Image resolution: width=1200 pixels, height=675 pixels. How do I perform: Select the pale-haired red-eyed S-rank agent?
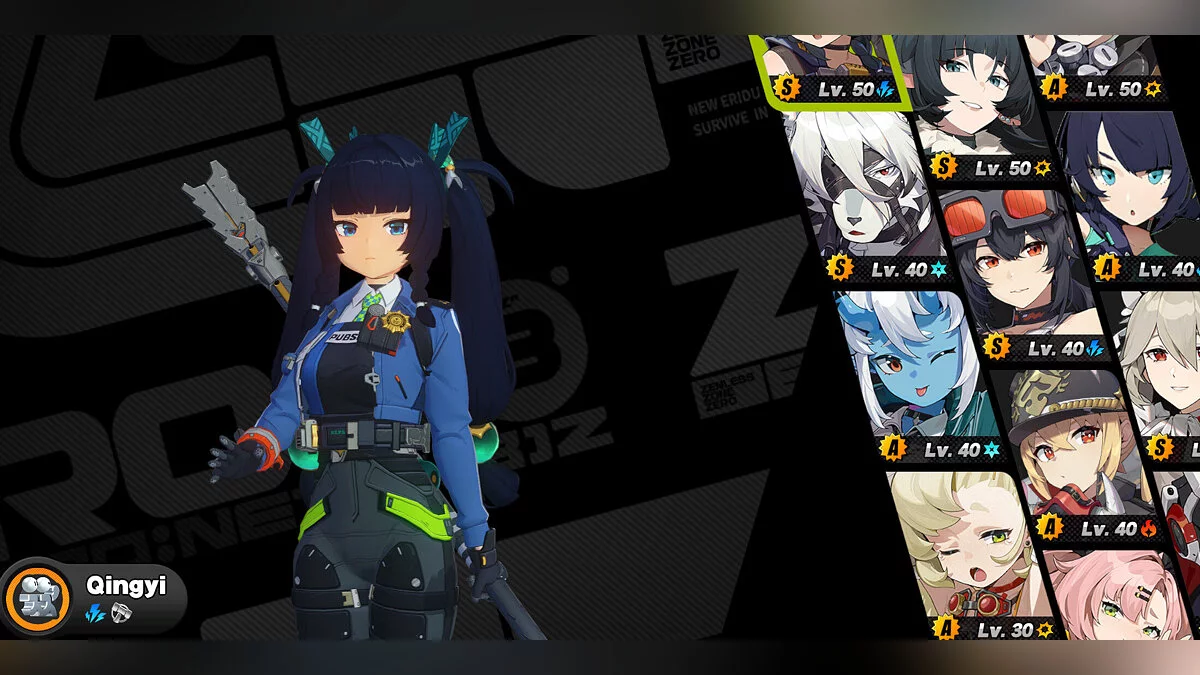point(1165,370)
